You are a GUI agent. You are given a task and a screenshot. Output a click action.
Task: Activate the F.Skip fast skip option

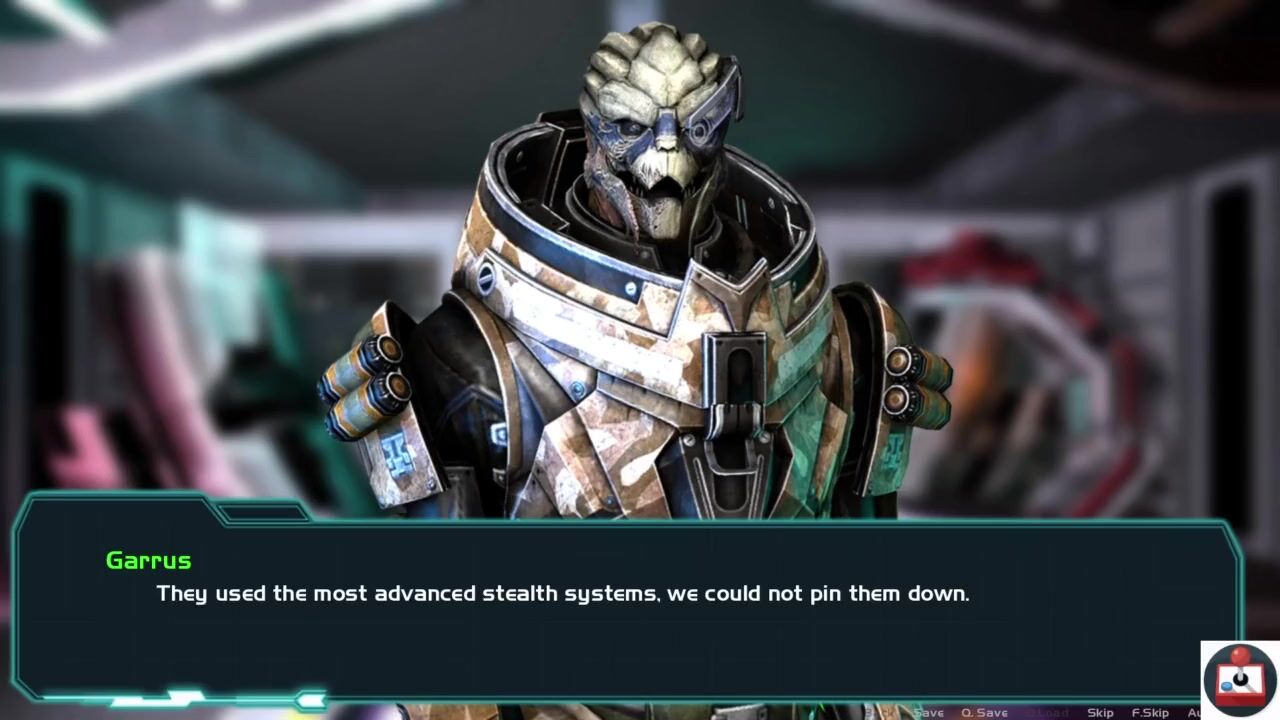coord(1150,712)
